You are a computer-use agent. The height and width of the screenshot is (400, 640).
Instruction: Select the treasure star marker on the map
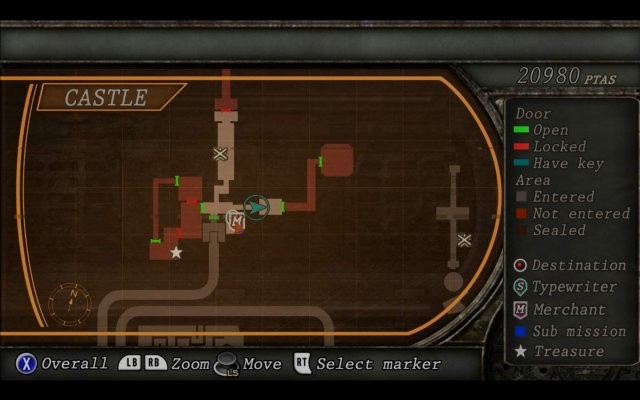coord(176,253)
